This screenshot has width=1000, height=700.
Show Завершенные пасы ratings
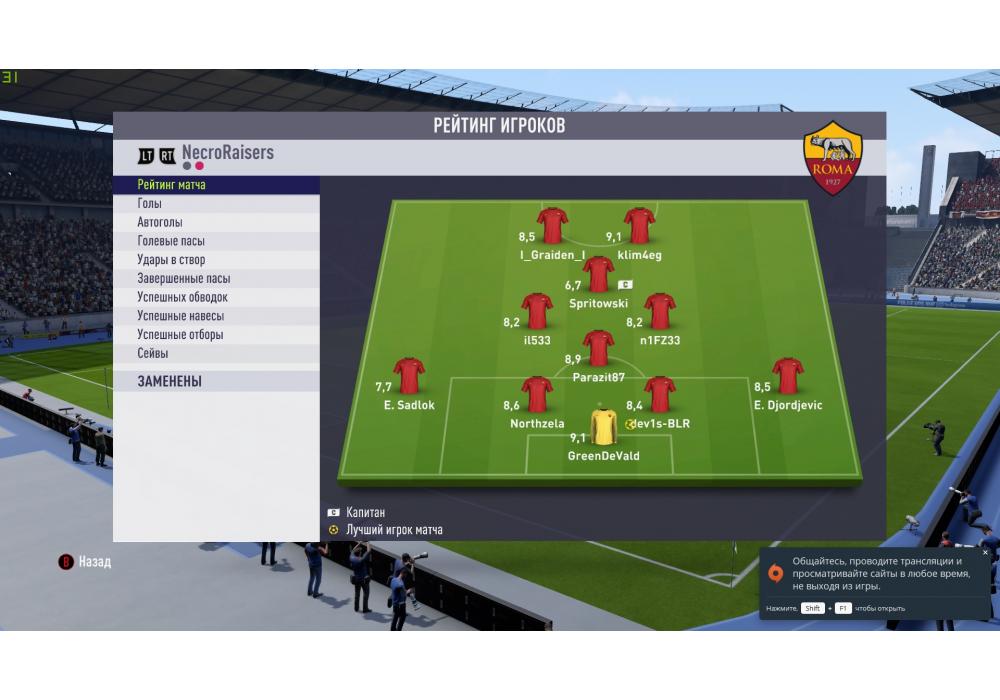[x=184, y=279]
